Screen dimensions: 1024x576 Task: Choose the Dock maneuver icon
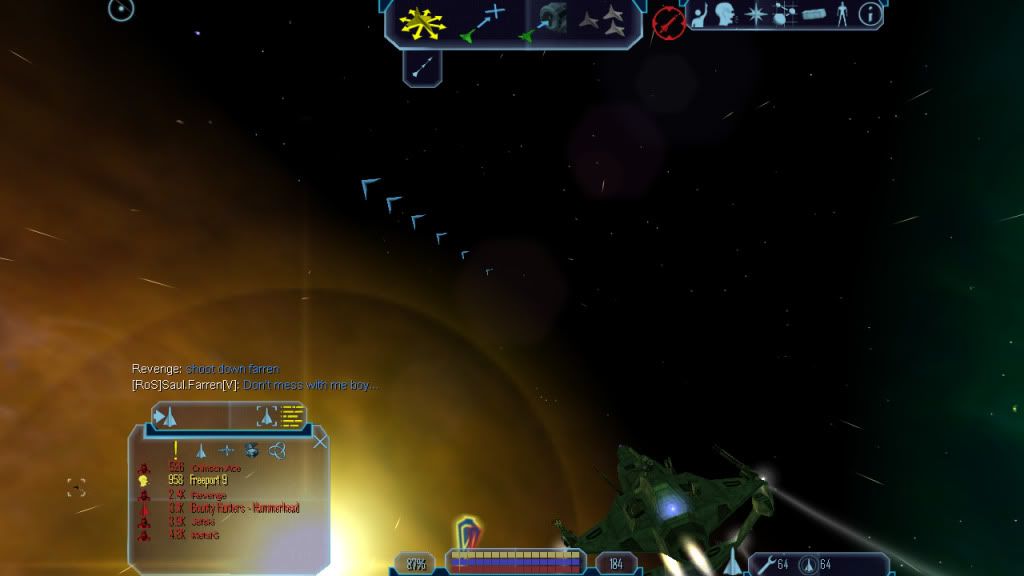(x=545, y=21)
